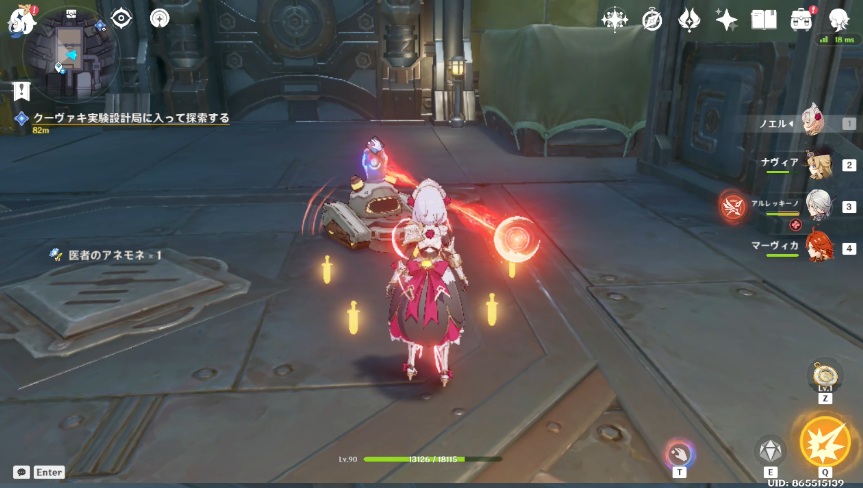Open the character profile head icon

tap(838, 19)
